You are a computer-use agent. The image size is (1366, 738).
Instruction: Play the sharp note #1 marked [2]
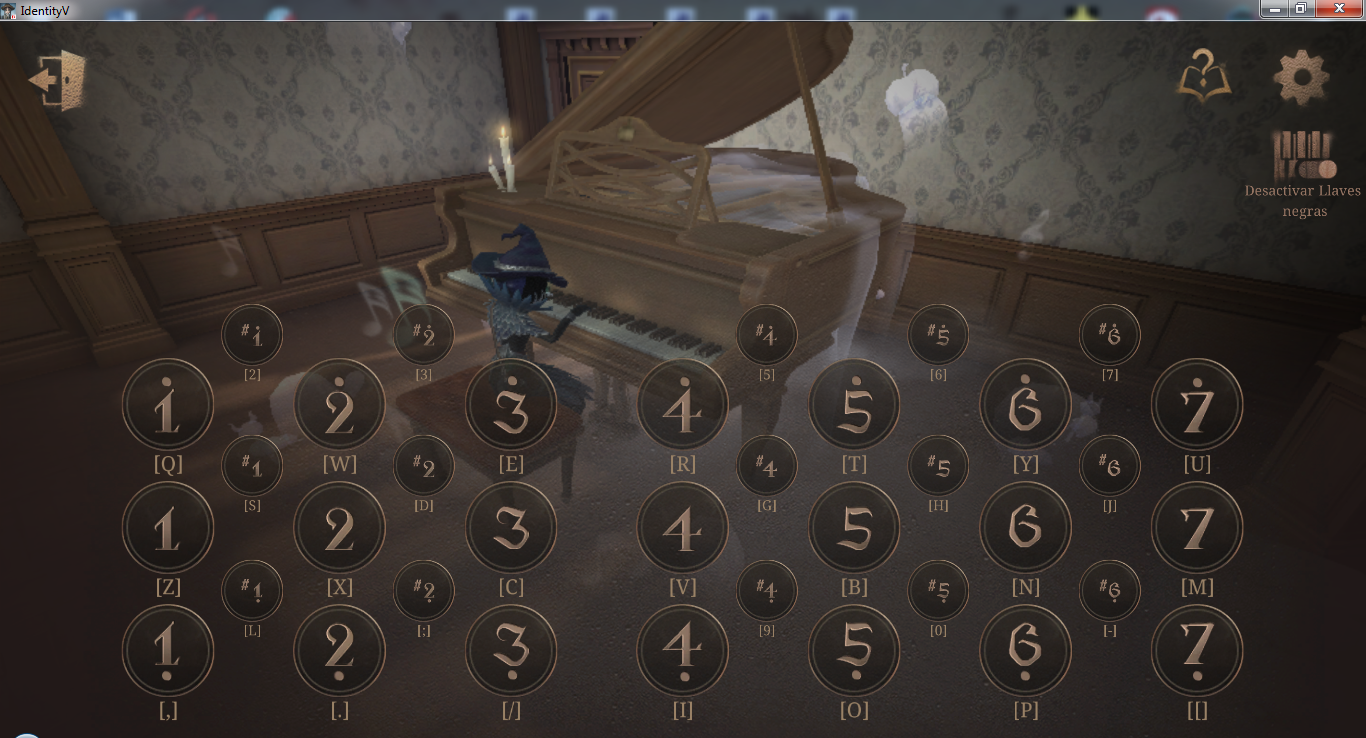(x=251, y=334)
